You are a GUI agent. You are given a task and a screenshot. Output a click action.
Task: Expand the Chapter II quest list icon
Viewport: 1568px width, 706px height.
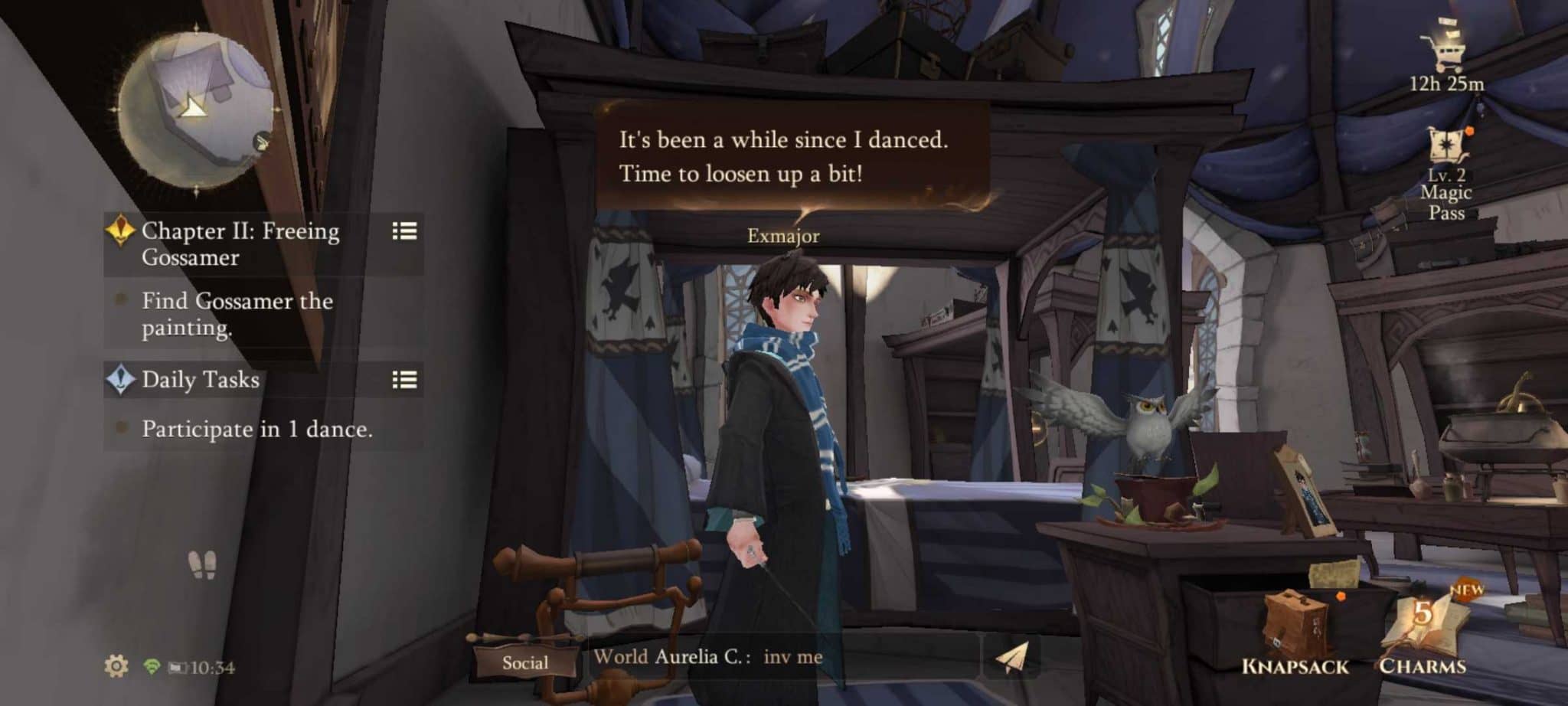[404, 230]
